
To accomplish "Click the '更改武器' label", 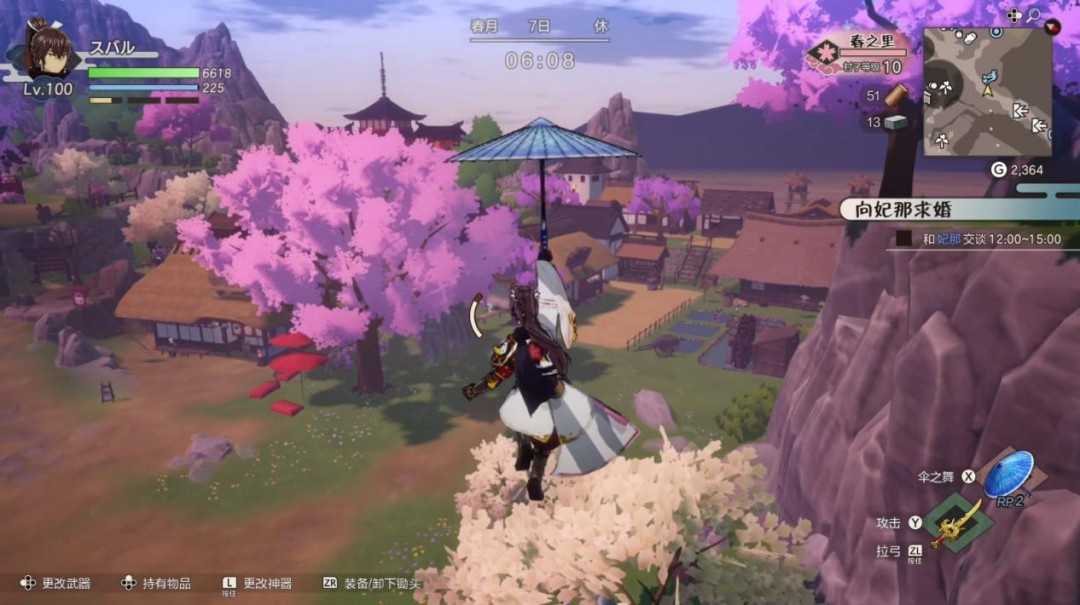I will point(66,583).
